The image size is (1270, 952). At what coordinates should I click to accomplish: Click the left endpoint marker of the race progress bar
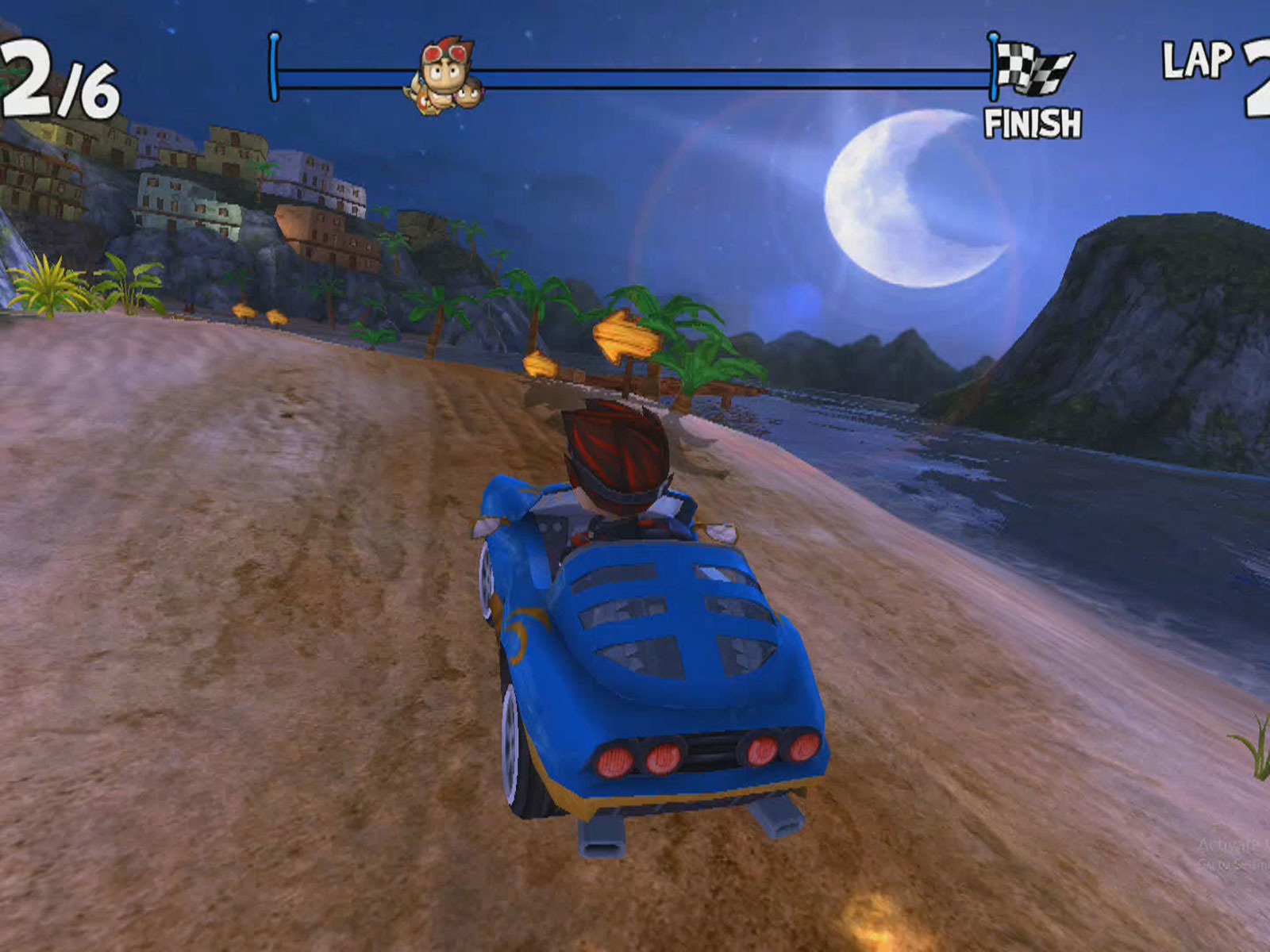tap(274, 63)
